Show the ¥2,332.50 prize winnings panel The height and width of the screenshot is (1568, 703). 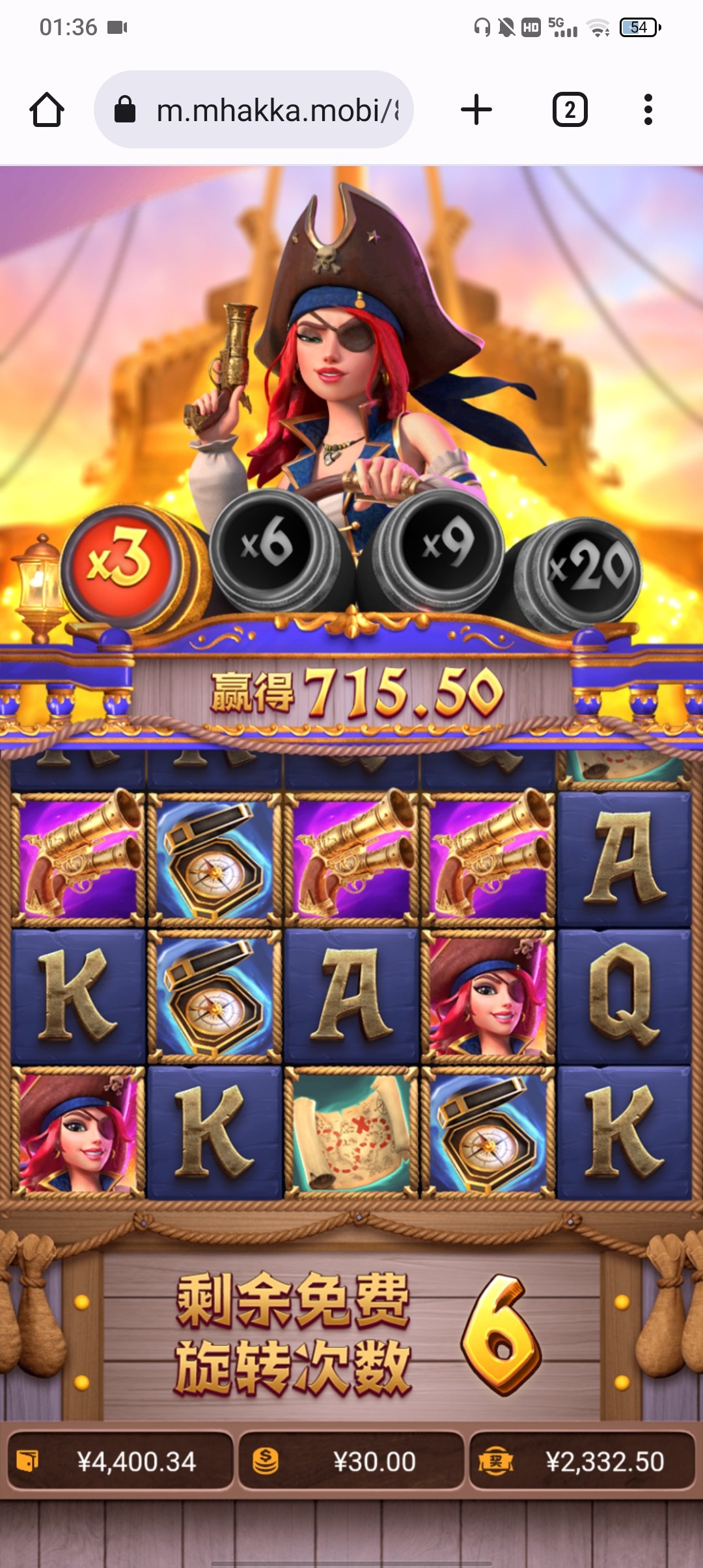point(583,1462)
